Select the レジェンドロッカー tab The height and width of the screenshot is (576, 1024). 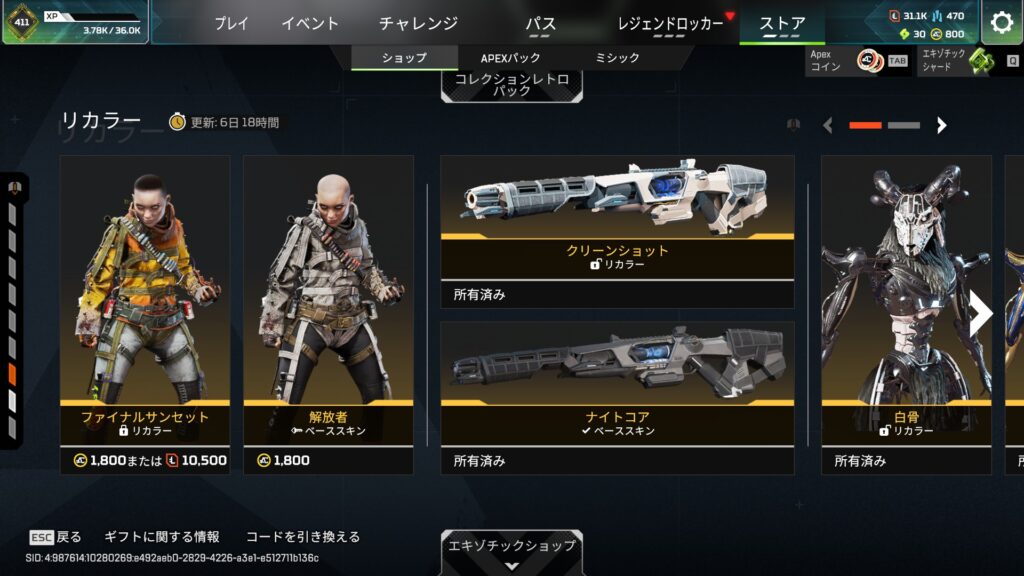tap(670, 23)
